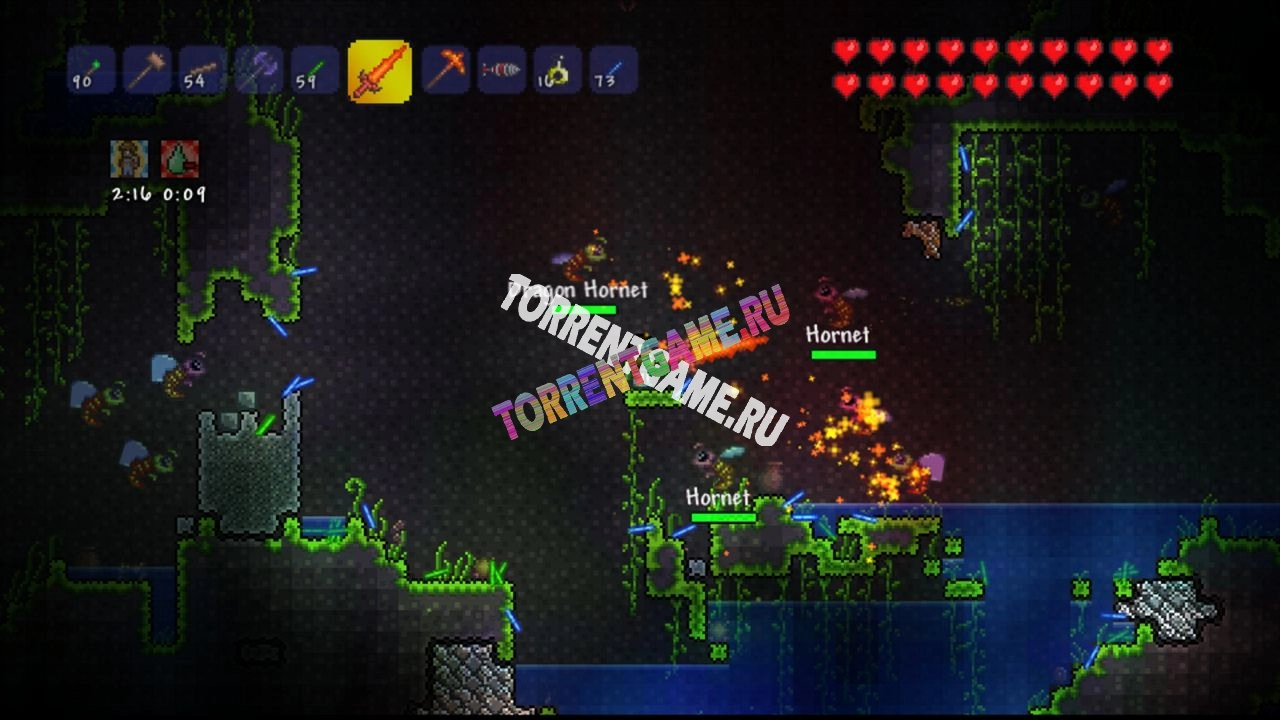This screenshot has height=720, width=1280.
Task: Click the red potion debuff icon showing 0:09
Action: (x=180, y=159)
